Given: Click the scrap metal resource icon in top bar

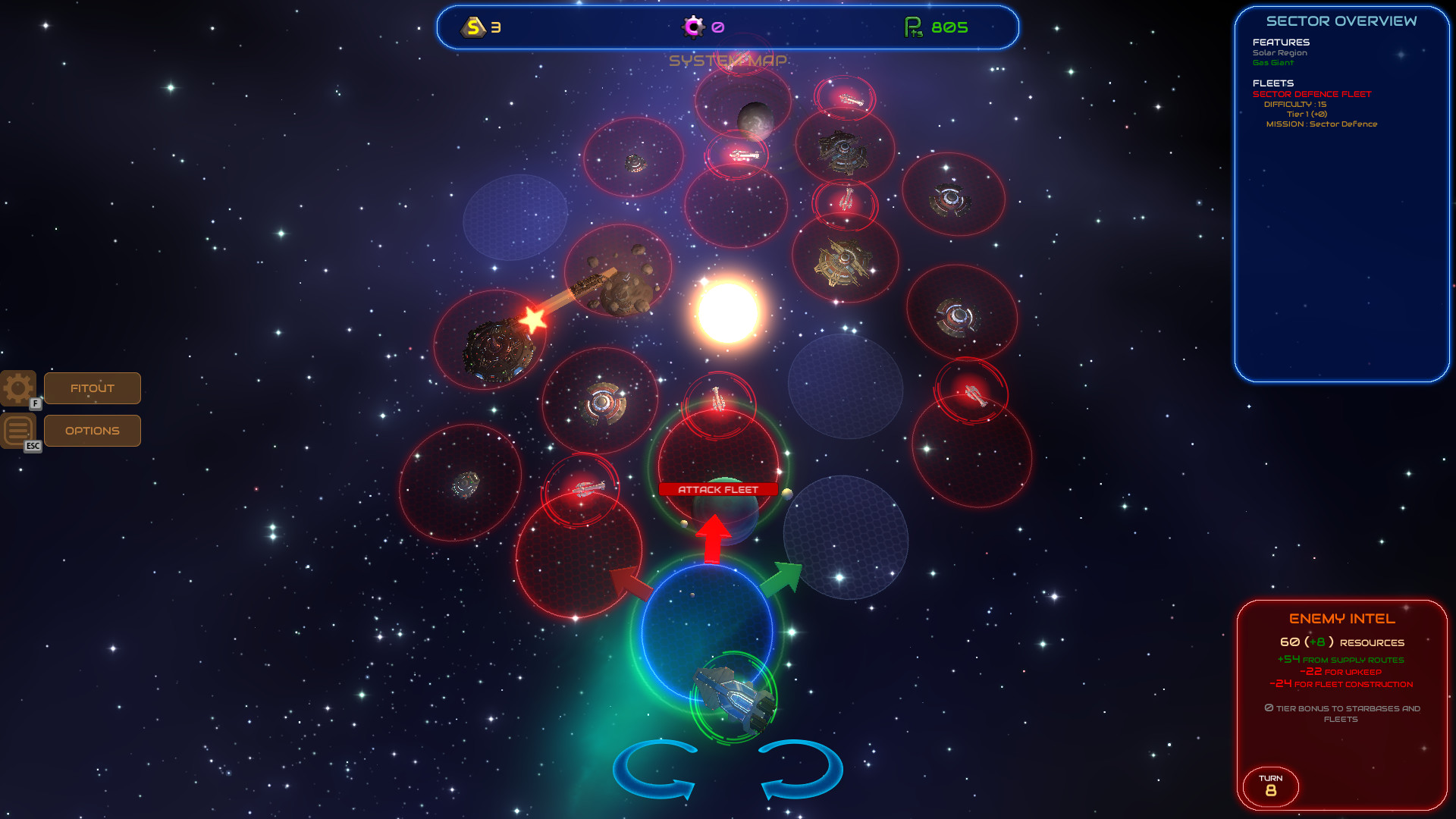Looking at the screenshot, I should pos(474,27).
